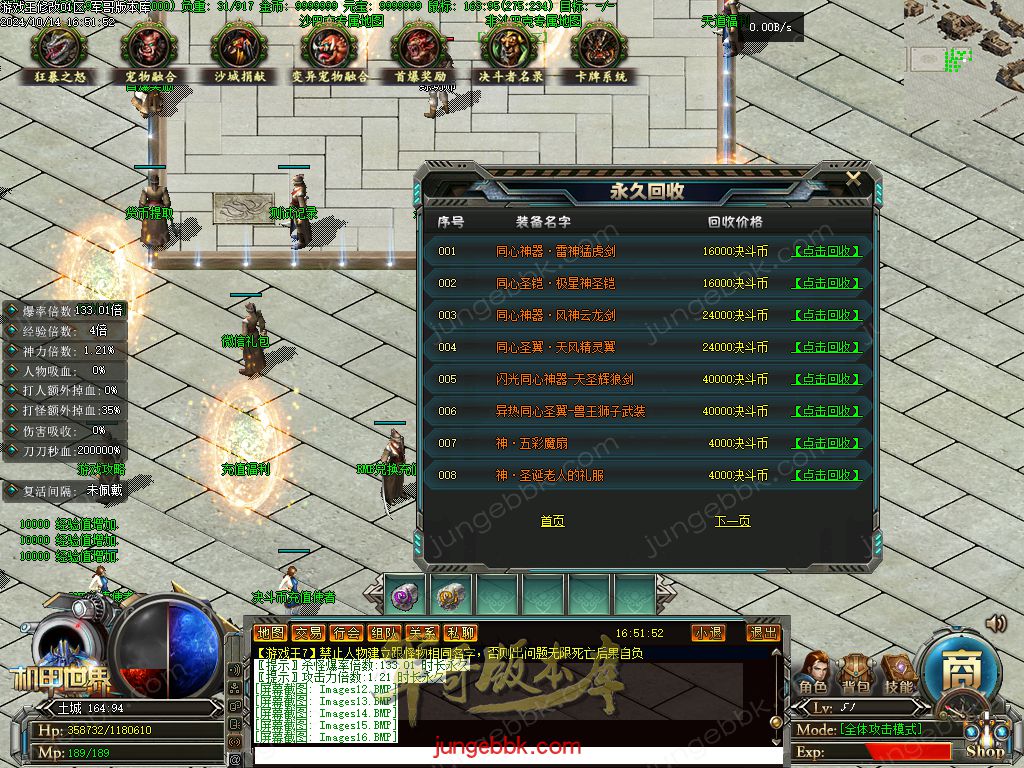The width and height of the screenshot is (1024, 768).
Task: Close the 永久回收 recycle window
Action: [853, 179]
